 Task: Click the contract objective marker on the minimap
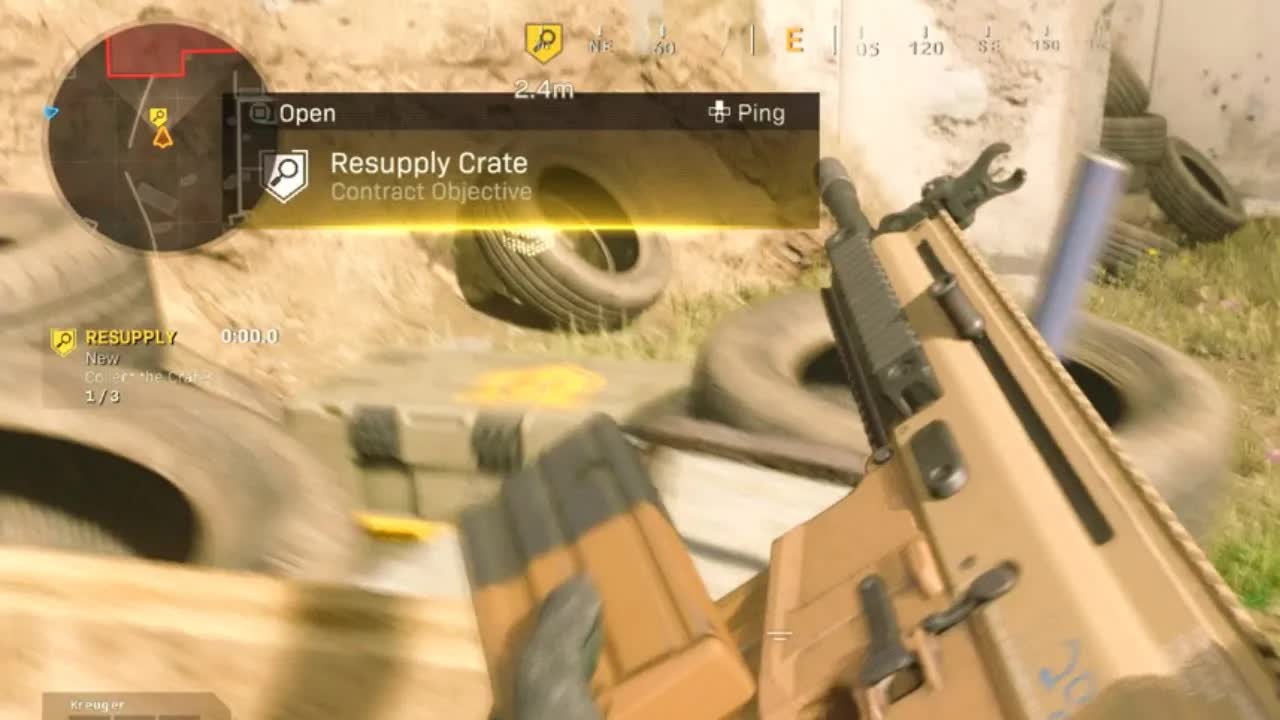(x=157, y=117)
